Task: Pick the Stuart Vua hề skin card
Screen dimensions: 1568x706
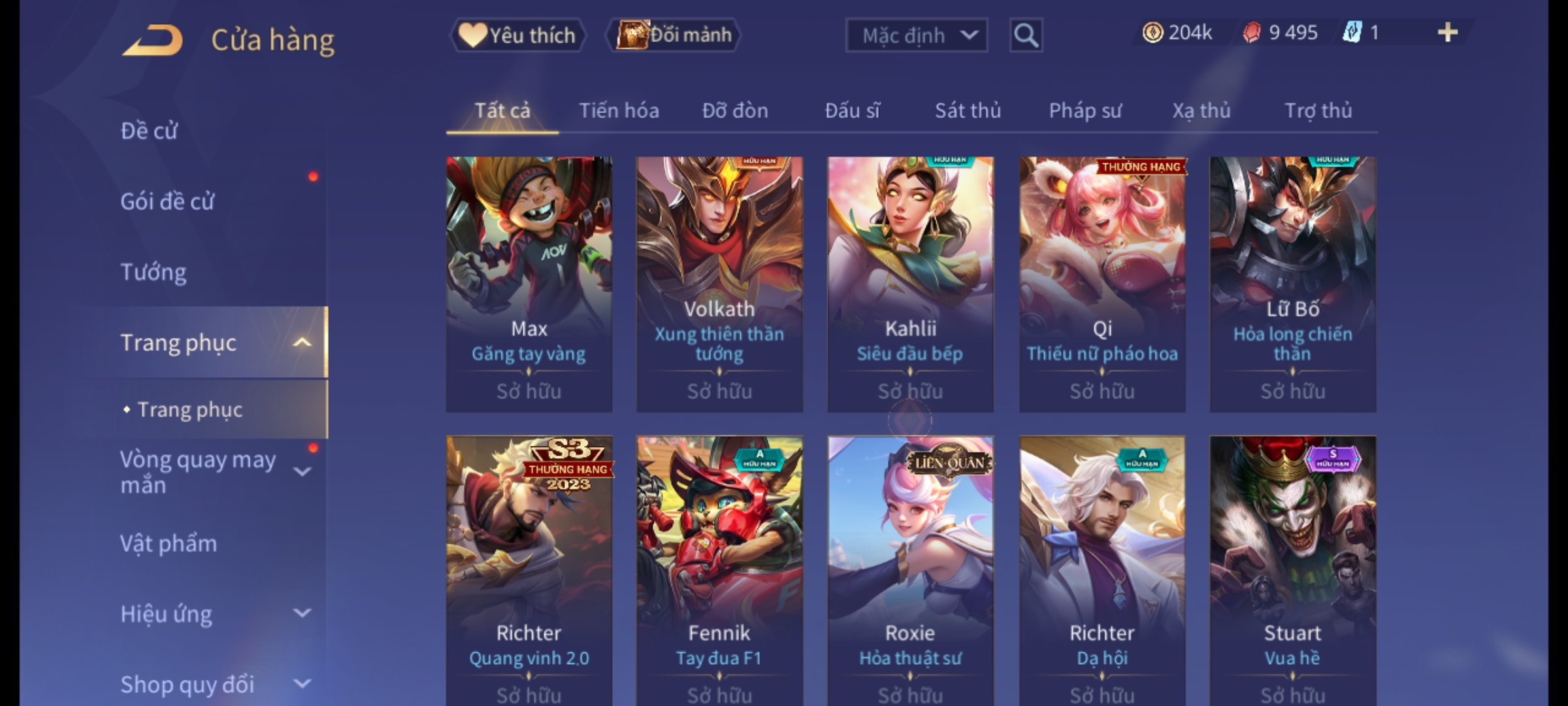Action: (1292, 569)
